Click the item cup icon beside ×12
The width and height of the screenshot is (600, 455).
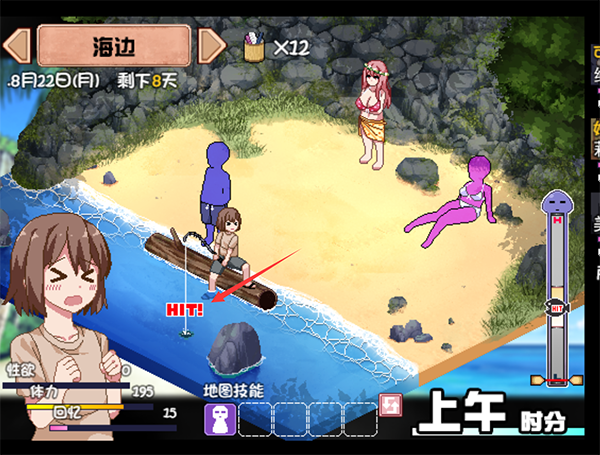(255, 46)
